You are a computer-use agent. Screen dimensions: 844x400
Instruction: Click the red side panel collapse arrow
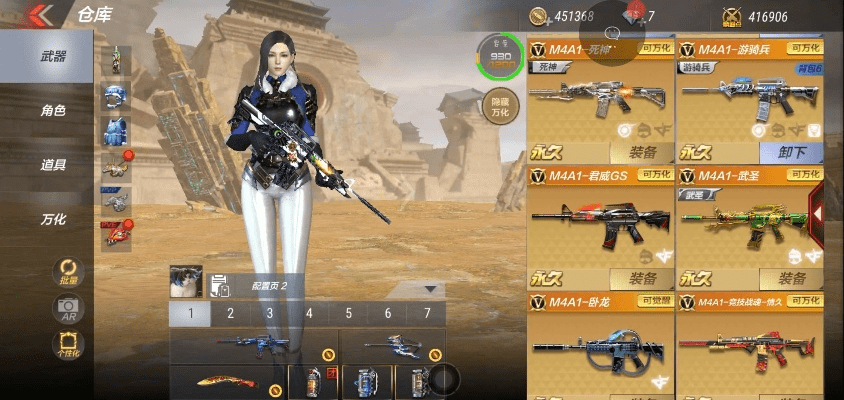click(x=817, y=213)
